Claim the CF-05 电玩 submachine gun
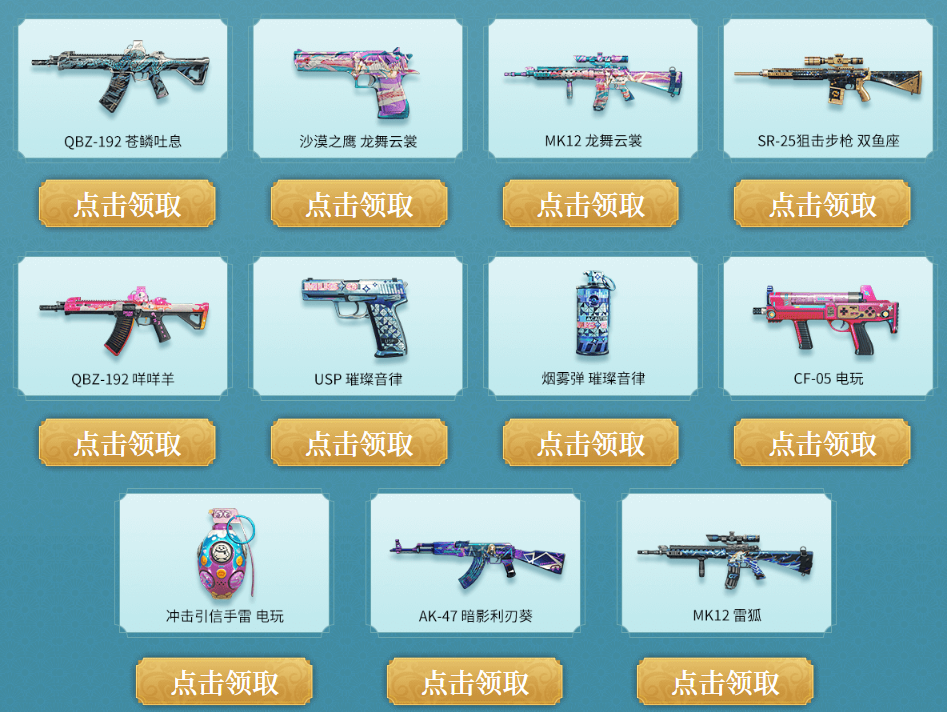 point(822,442)
